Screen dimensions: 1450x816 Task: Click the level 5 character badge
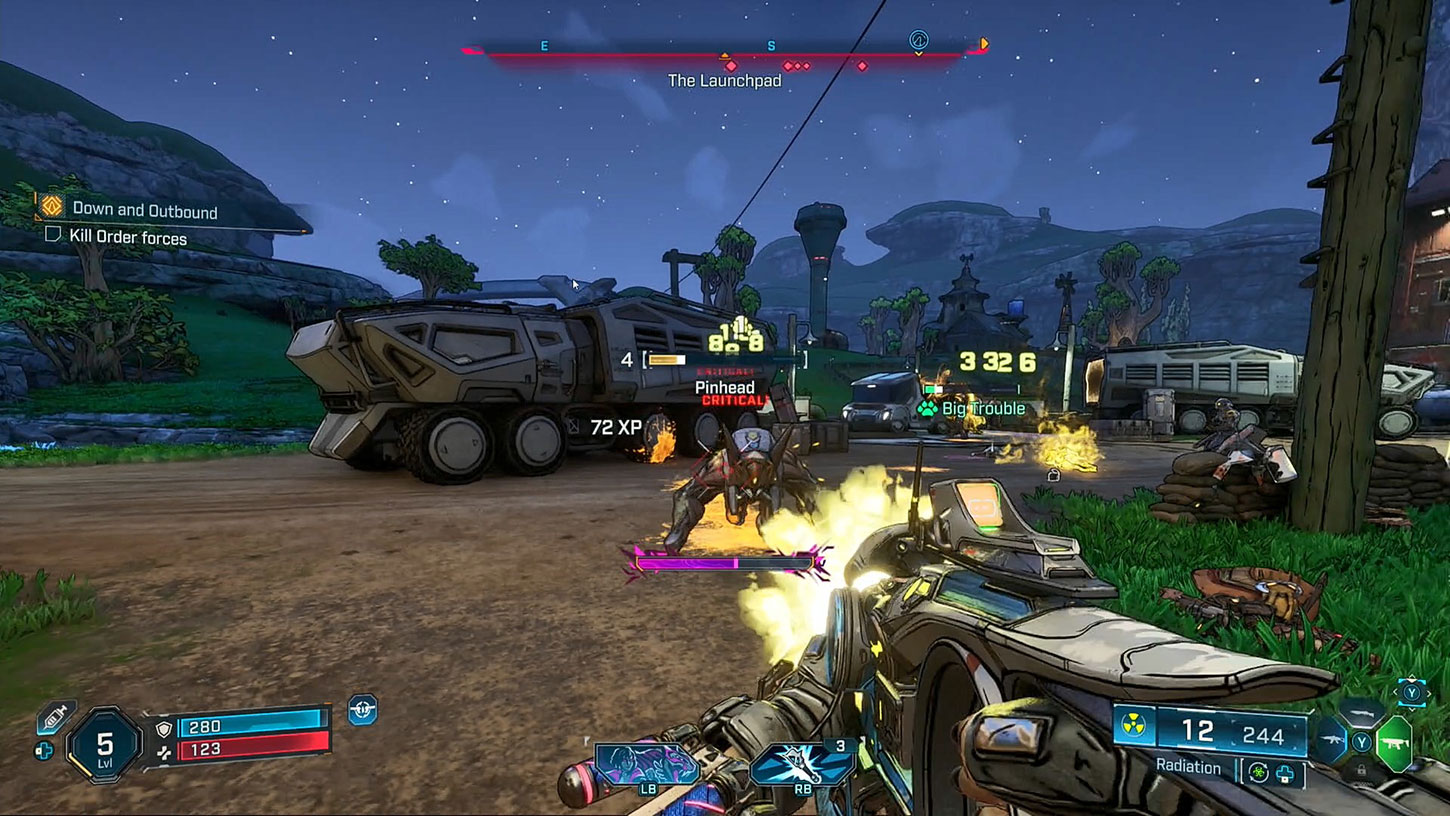(x=104, y=745)
